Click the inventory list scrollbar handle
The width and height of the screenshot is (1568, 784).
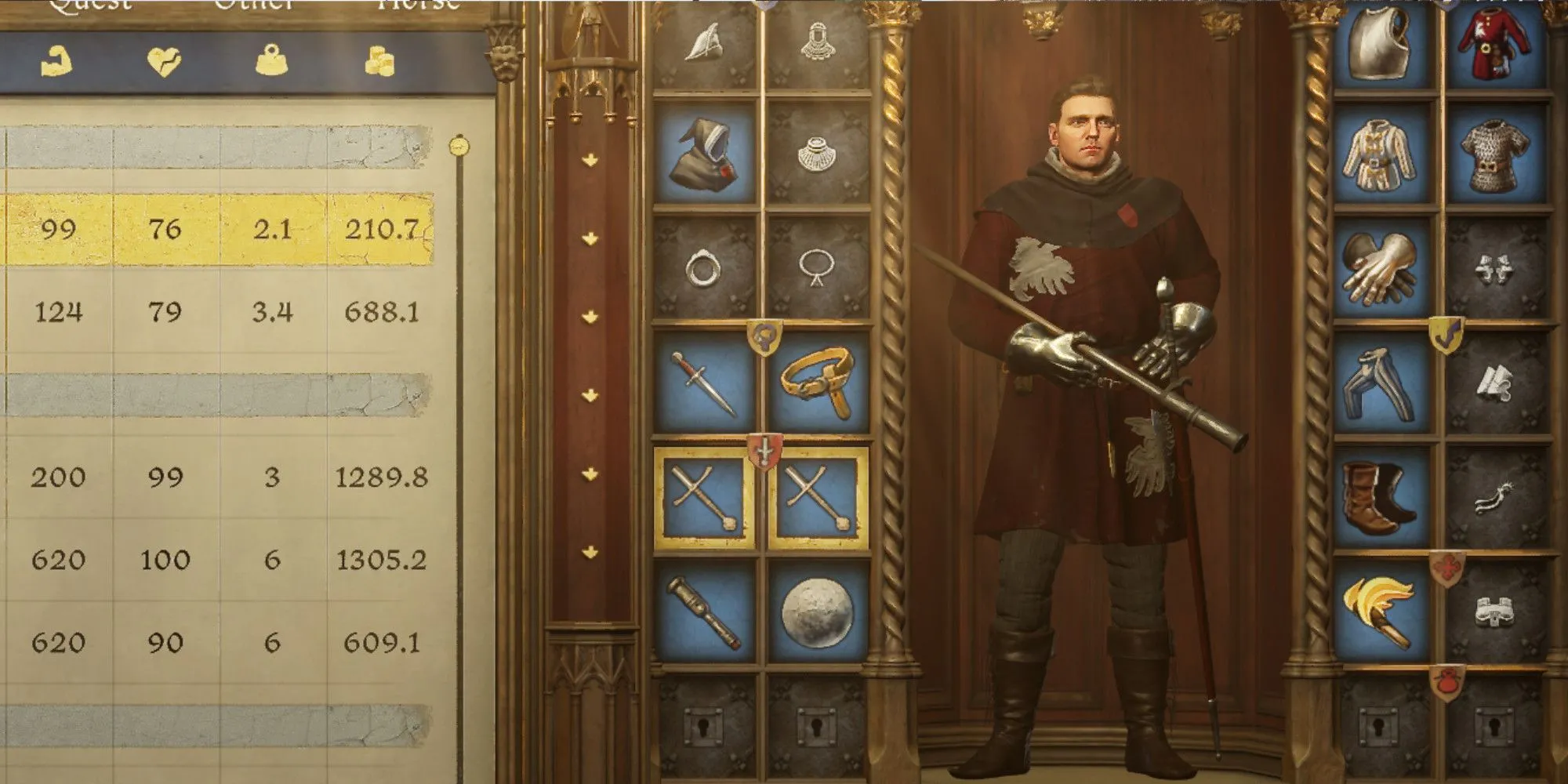[459, 146]
